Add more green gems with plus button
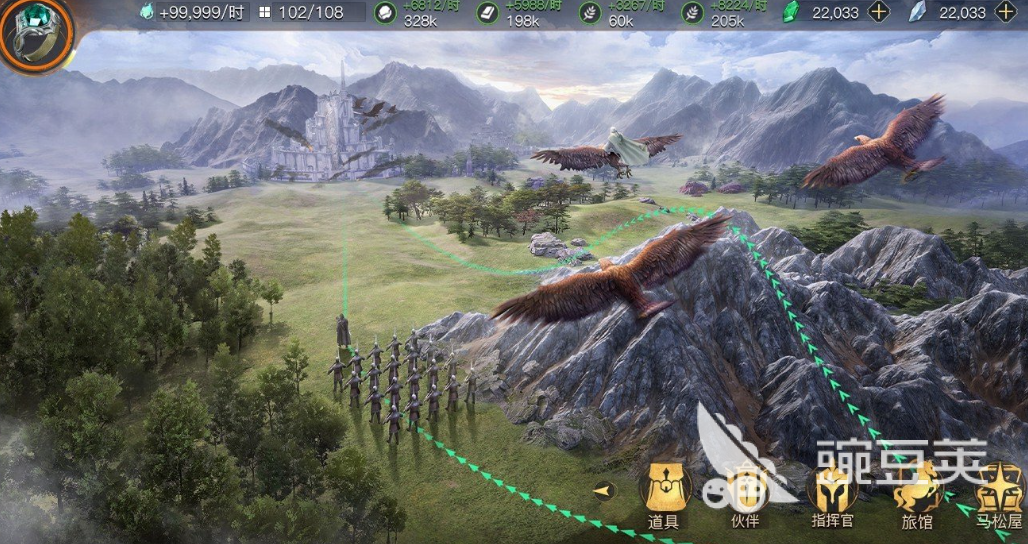Viewport: 1028px width, 544px height. coord(878,12)
